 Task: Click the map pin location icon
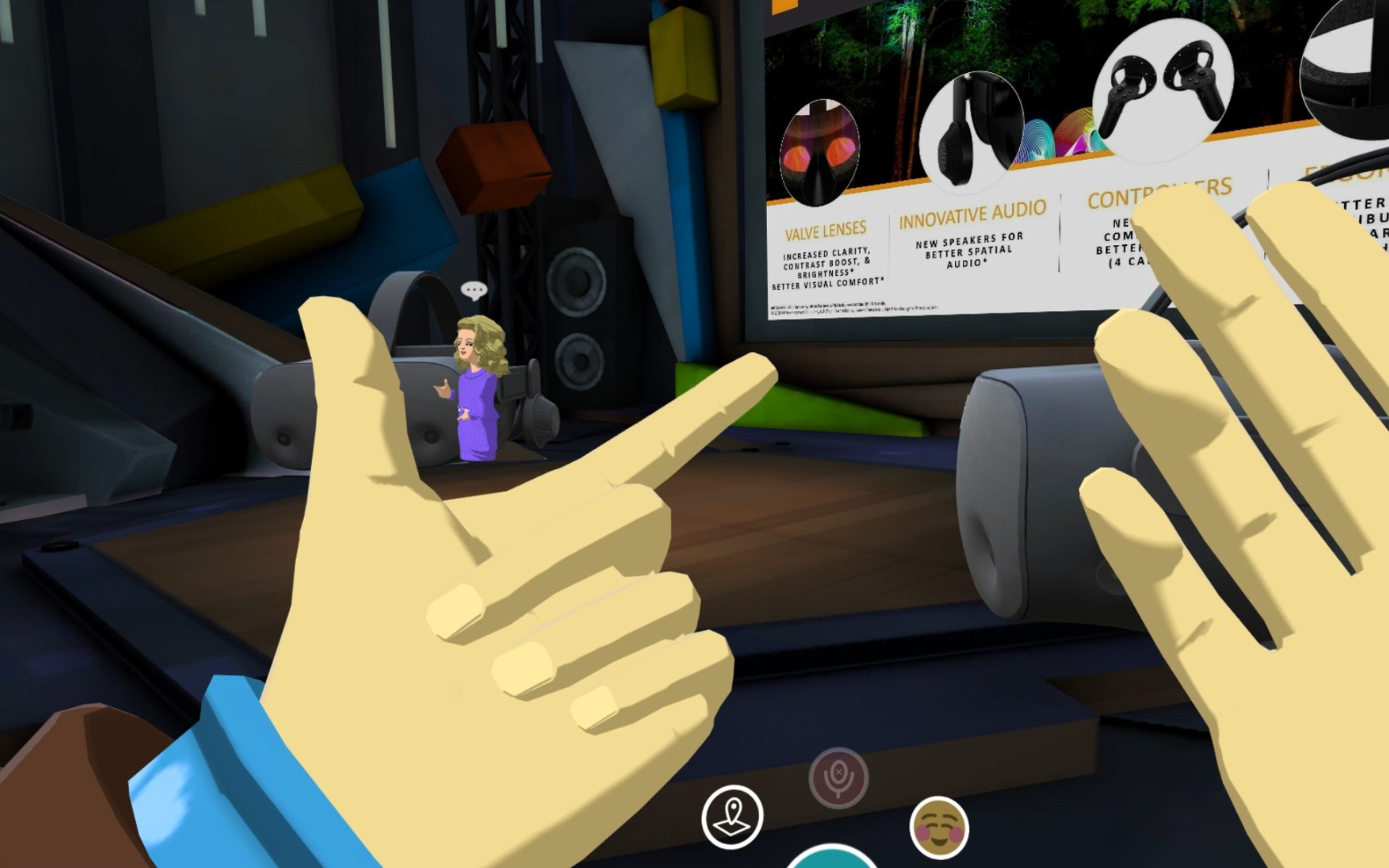tap(732, 817)
